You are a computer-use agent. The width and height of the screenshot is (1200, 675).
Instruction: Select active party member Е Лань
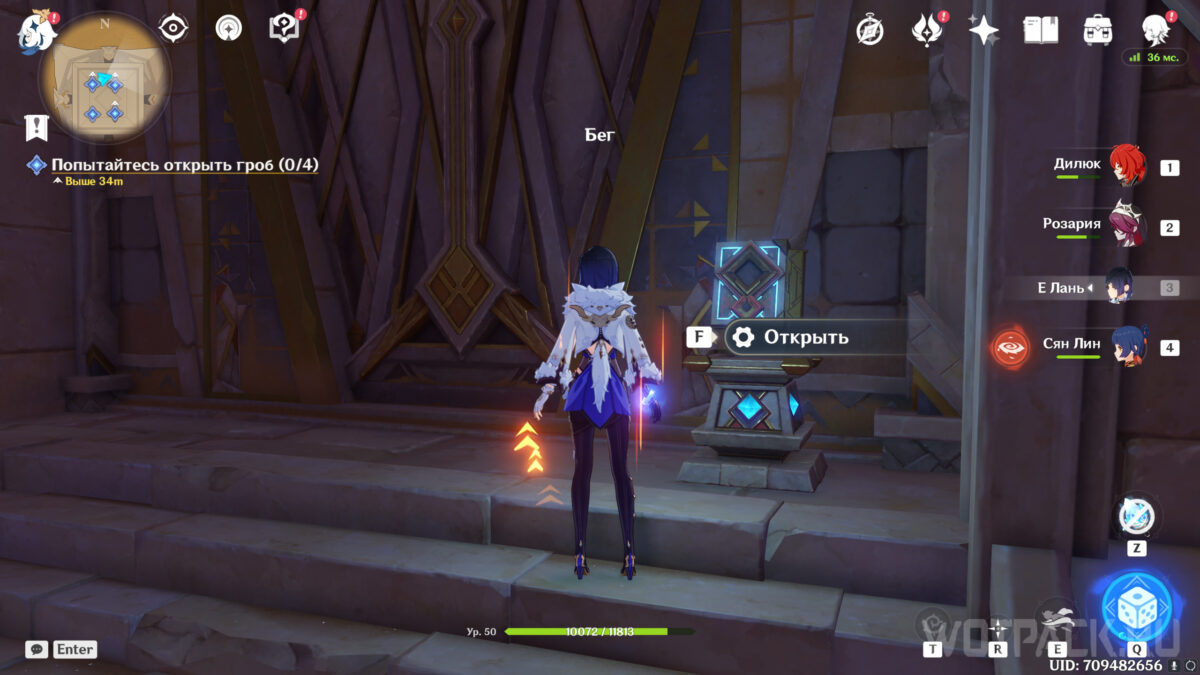tap(1102, 287)
